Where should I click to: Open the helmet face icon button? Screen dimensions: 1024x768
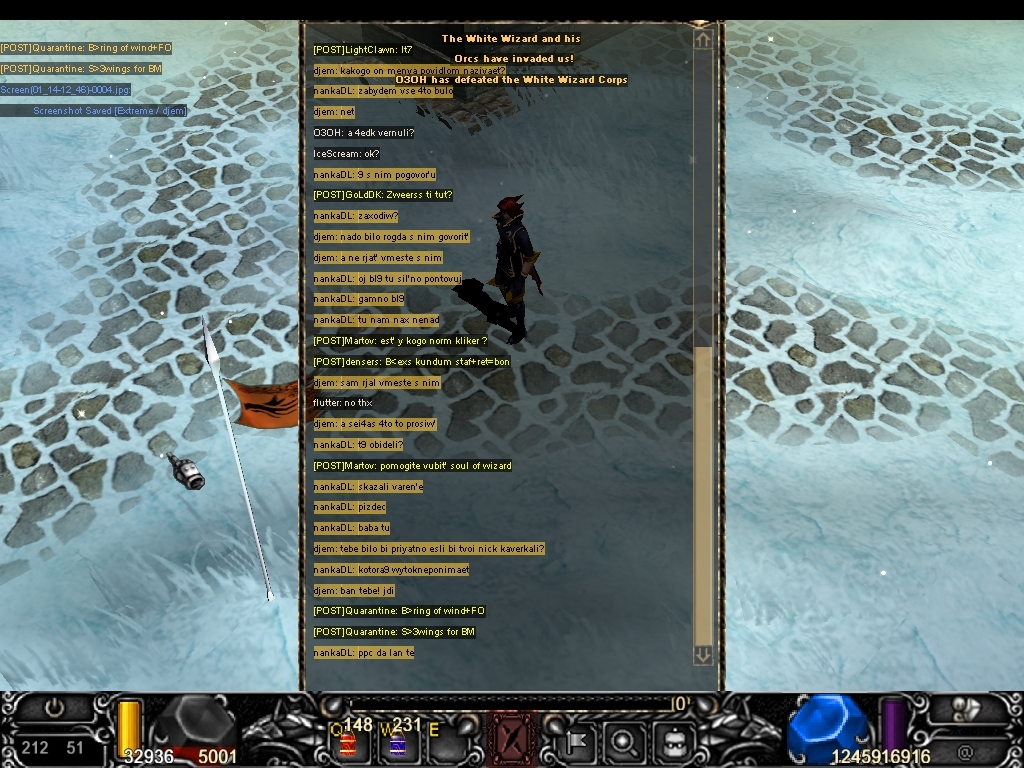(670, 743)
